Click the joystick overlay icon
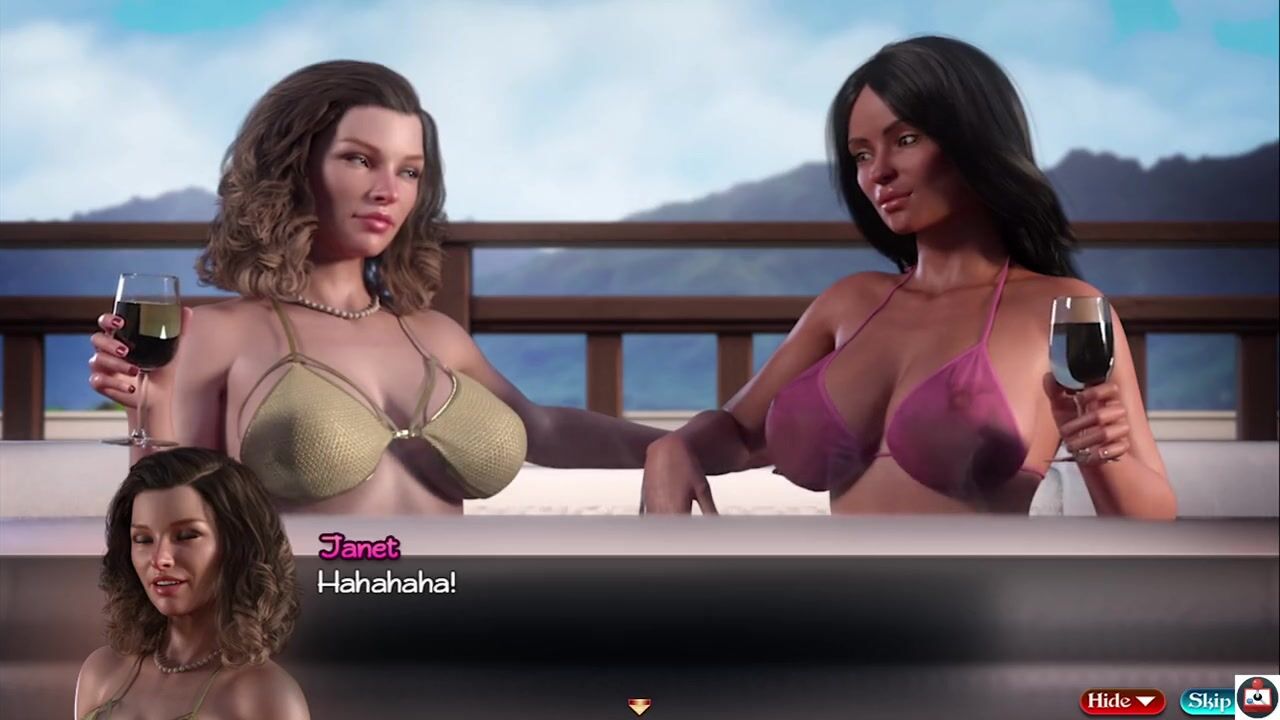The height and width of the screenshot is (720, 1280). (x=1258, y=696)
